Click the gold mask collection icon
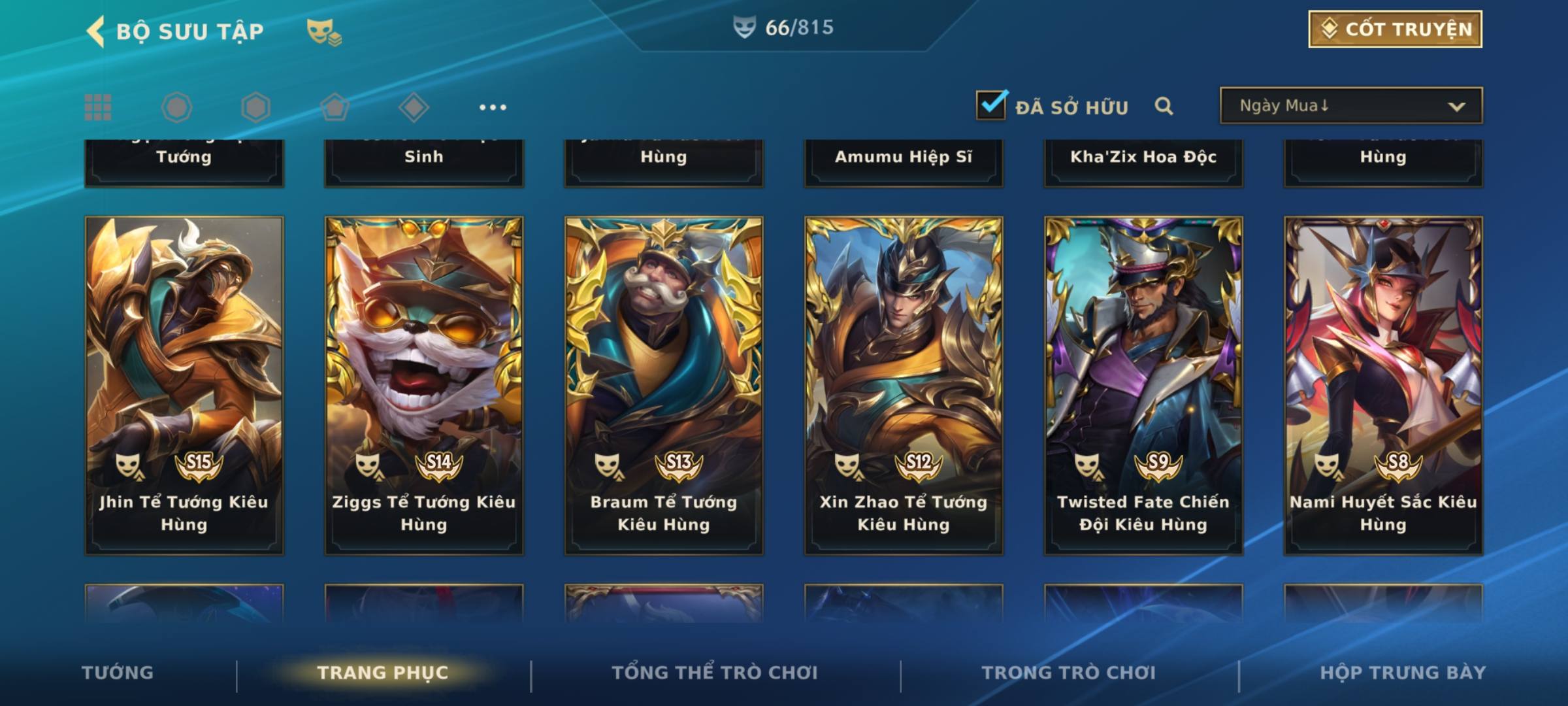This screenshot has width=1568, height=706. pyautogui.click(x=323, y=32)
